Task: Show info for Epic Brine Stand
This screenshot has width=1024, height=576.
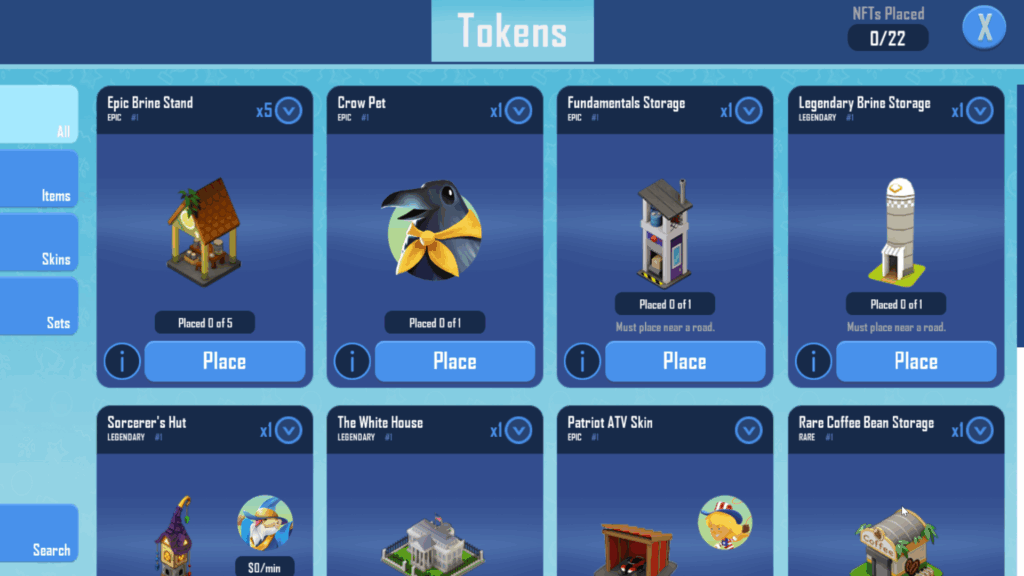Action: pos(122,361)
